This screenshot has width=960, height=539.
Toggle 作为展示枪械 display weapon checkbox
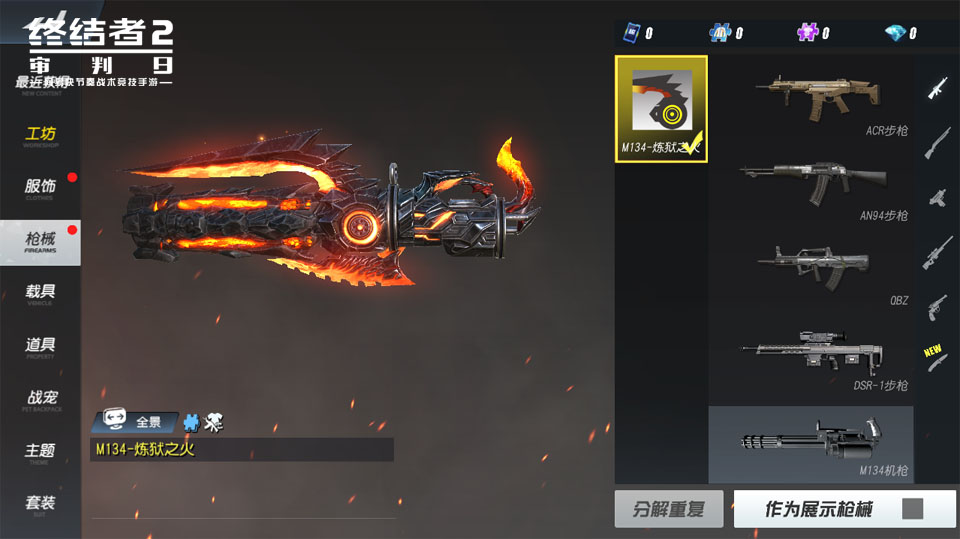click(x=912, y=509)
